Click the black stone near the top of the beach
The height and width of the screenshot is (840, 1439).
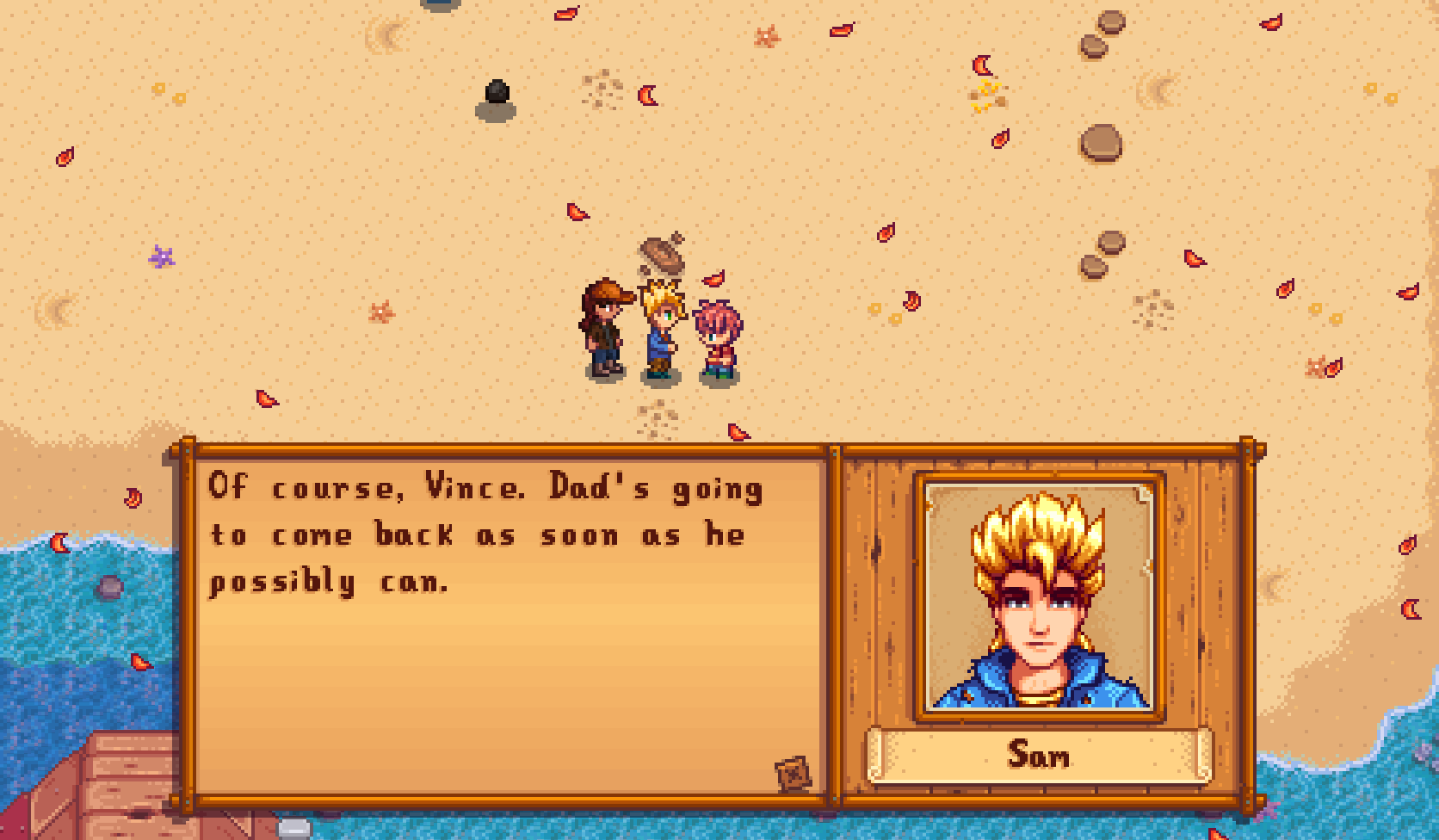[x=497, y=93]
